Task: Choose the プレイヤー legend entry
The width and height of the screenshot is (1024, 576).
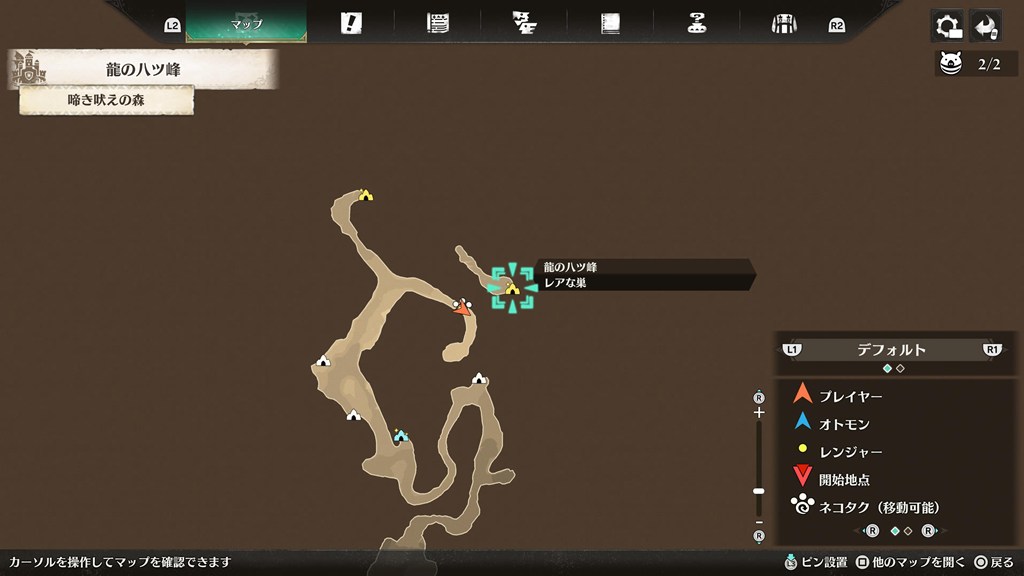Action: point(850,396)
